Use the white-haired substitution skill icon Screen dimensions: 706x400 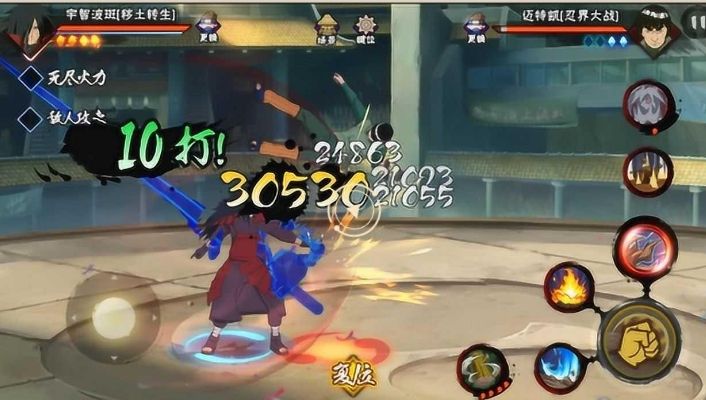tap(647, 105)
